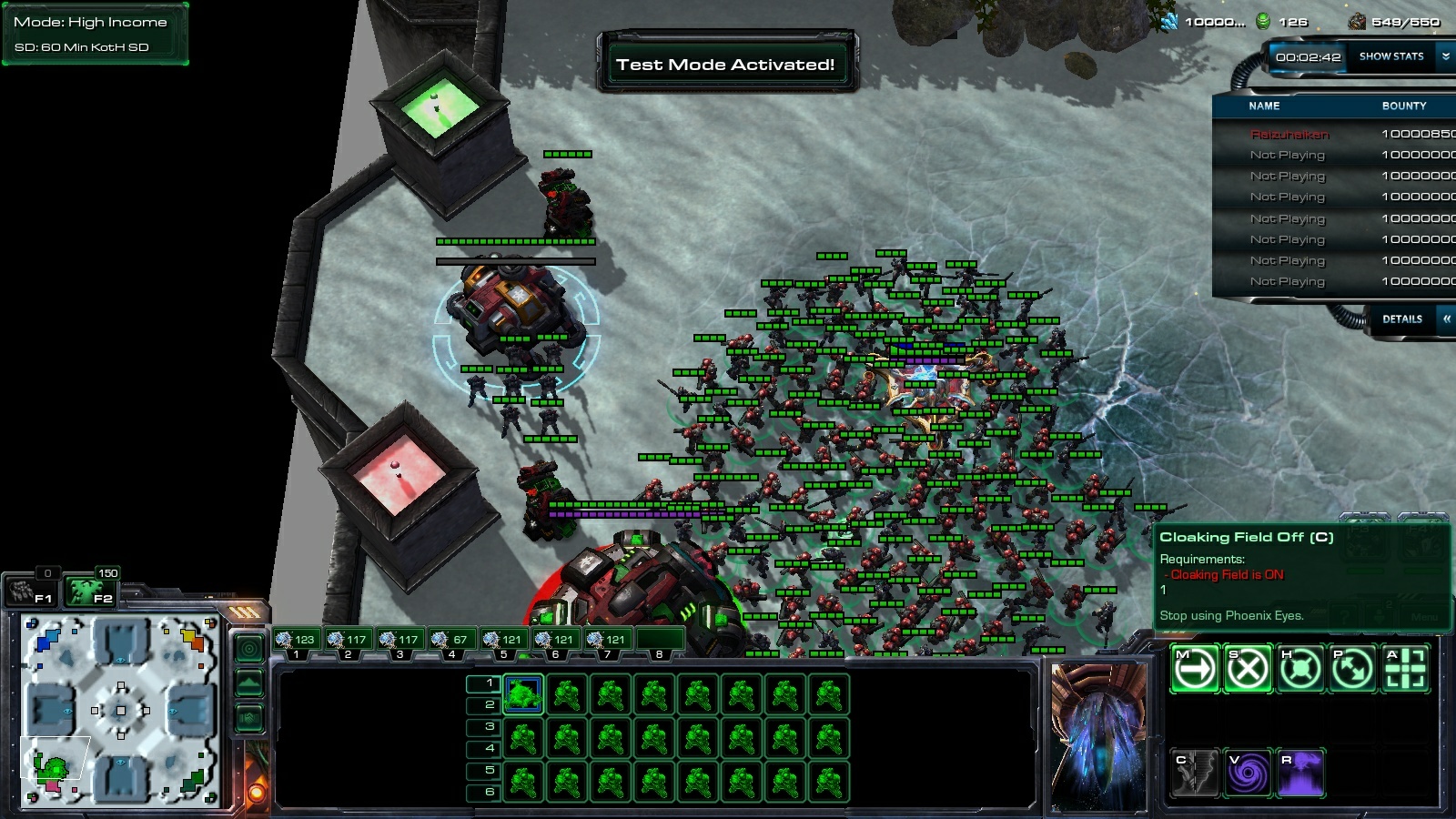Viewport: 1456px width, 819px height.
Task: Toggle the Phoenix Eyes R ability
Action: [1300, 771]
